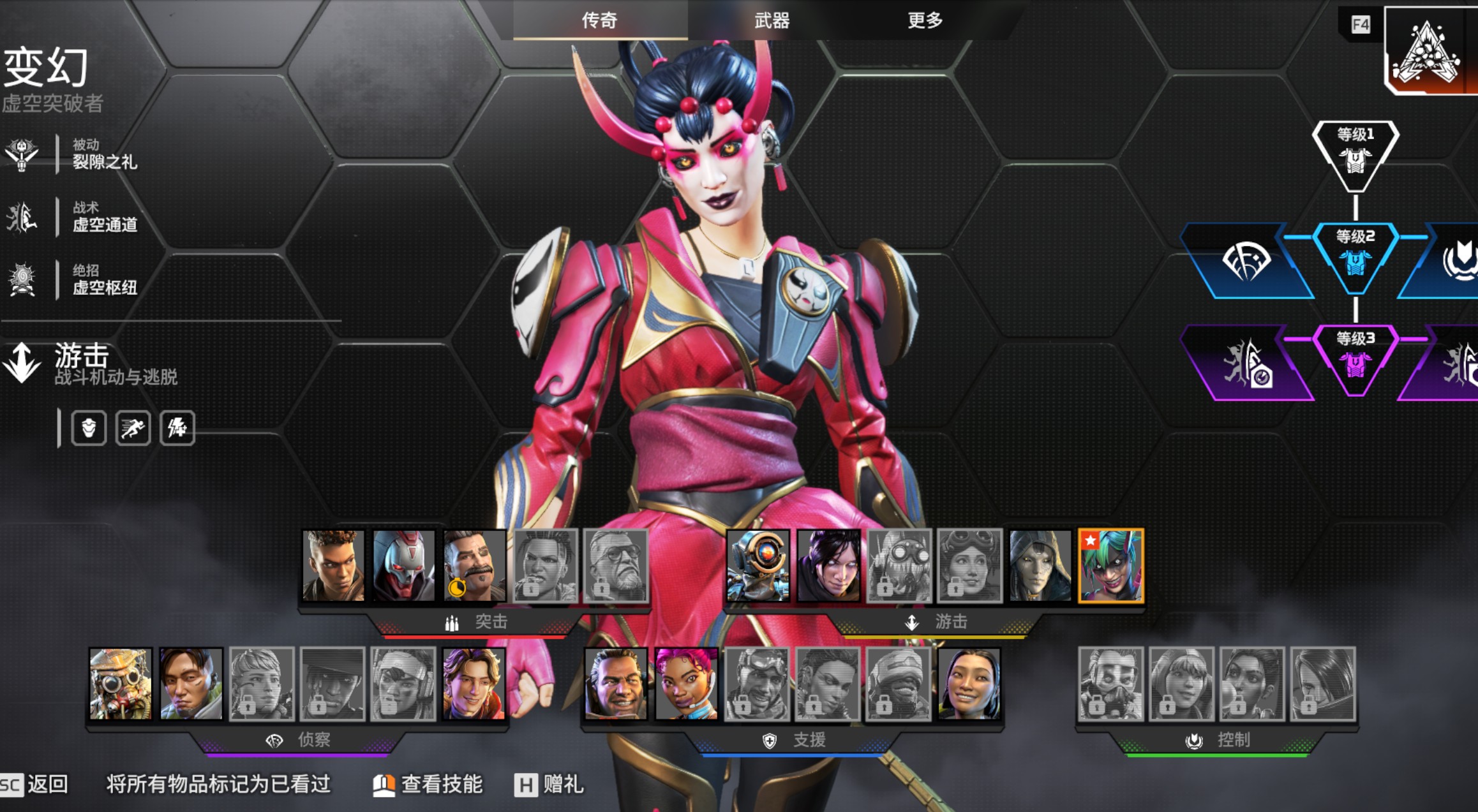Go back with the 返回 button

35,784
